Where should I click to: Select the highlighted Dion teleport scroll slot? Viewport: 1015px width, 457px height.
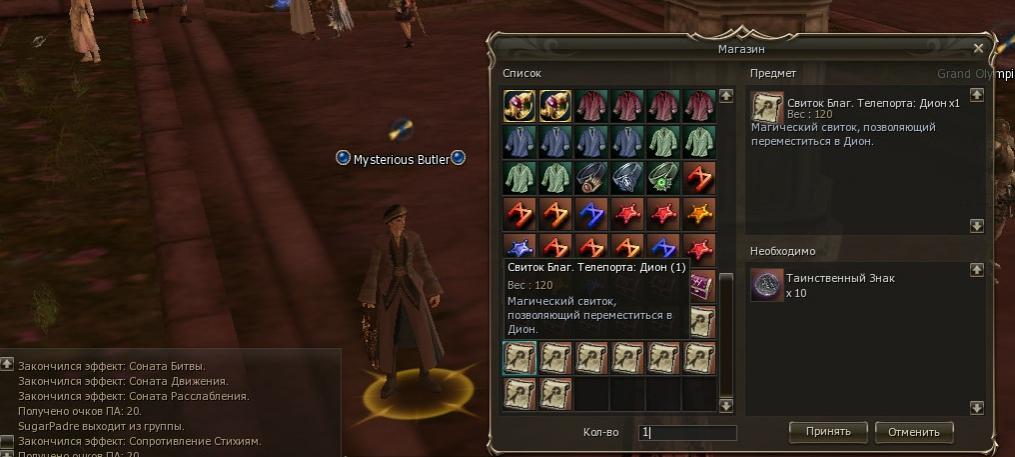click(x=518, y=358)
